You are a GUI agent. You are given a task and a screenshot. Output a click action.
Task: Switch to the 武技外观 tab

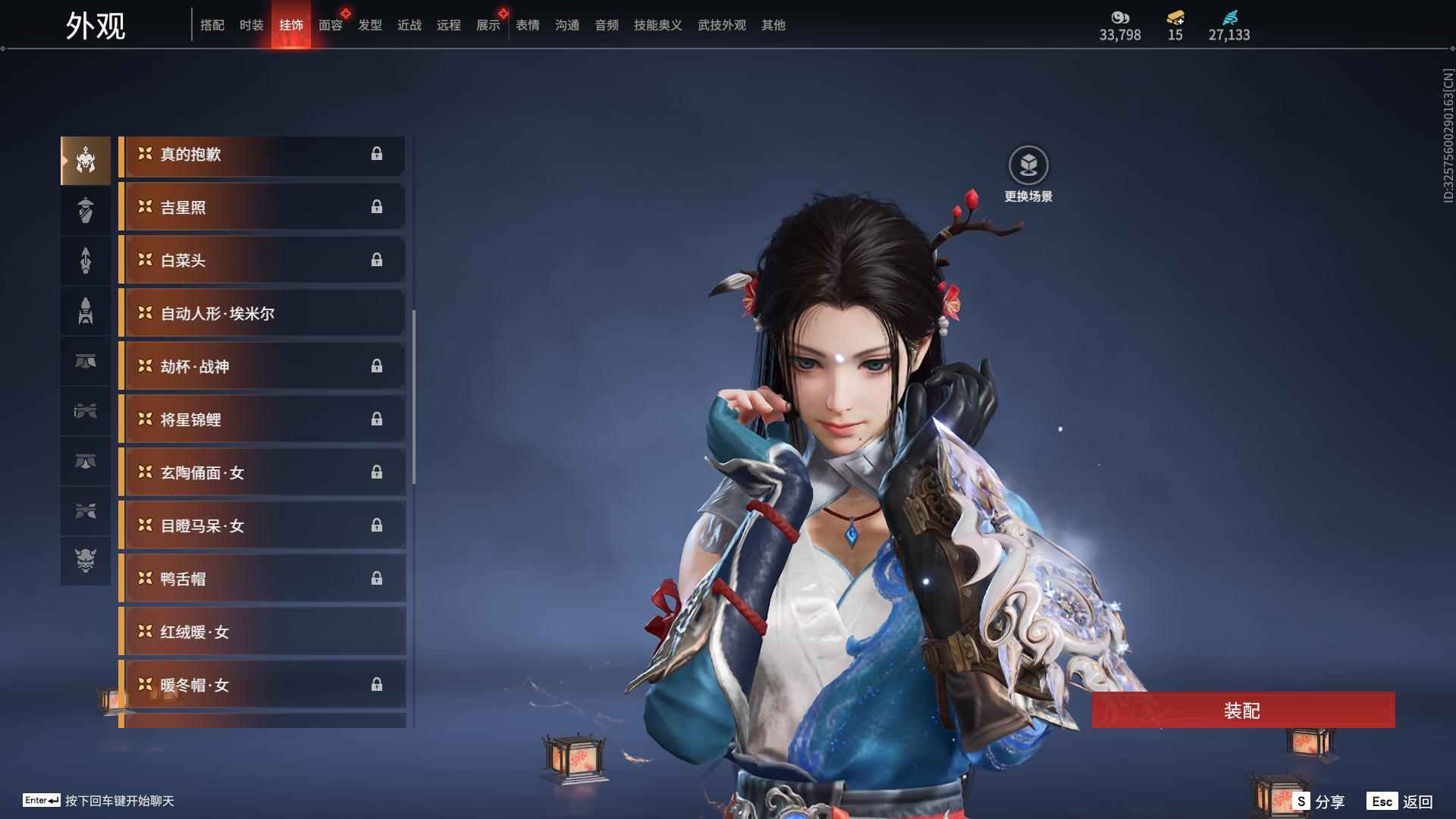(x=721, y=24)
